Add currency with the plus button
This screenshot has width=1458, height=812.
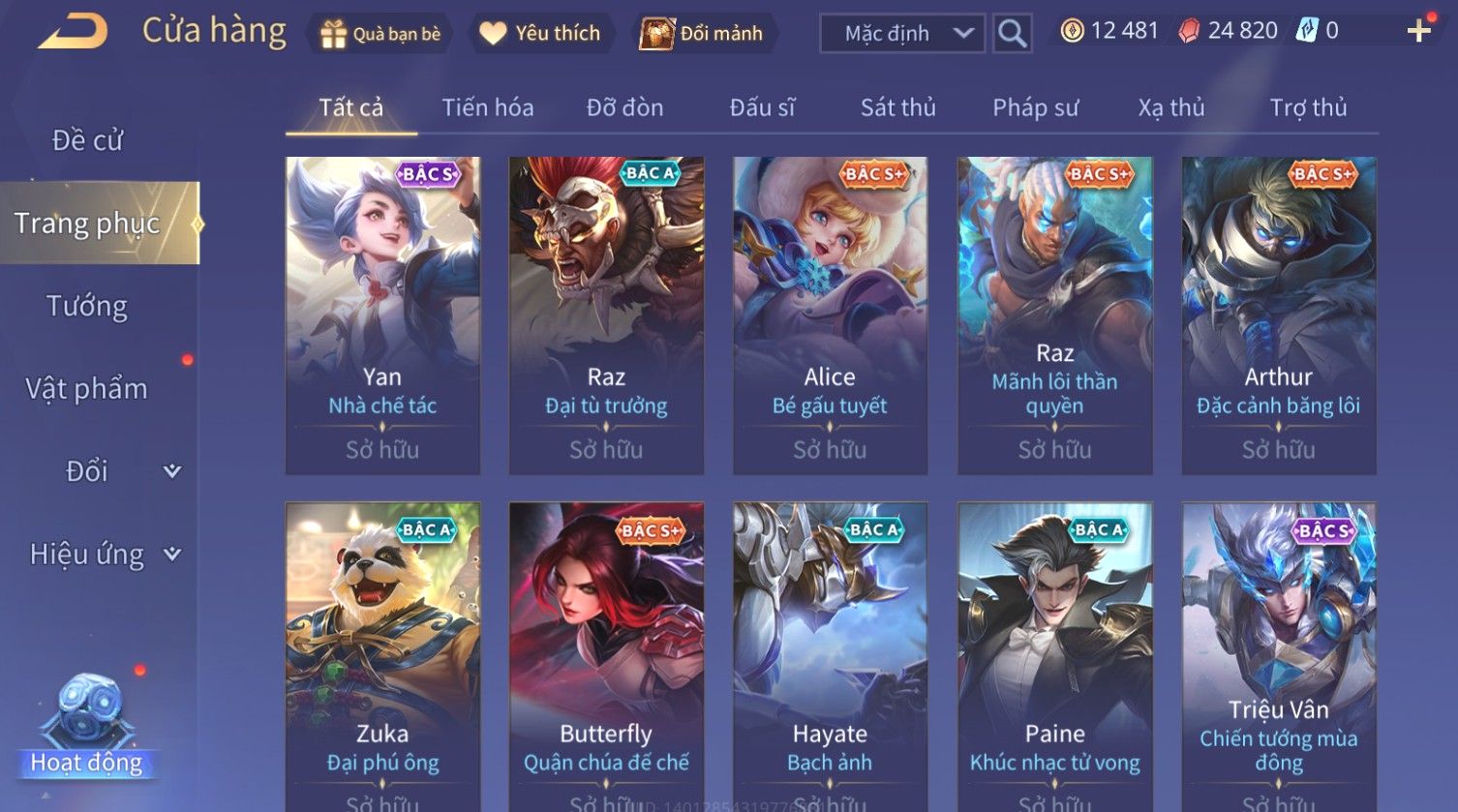(x=1418, y=32)
